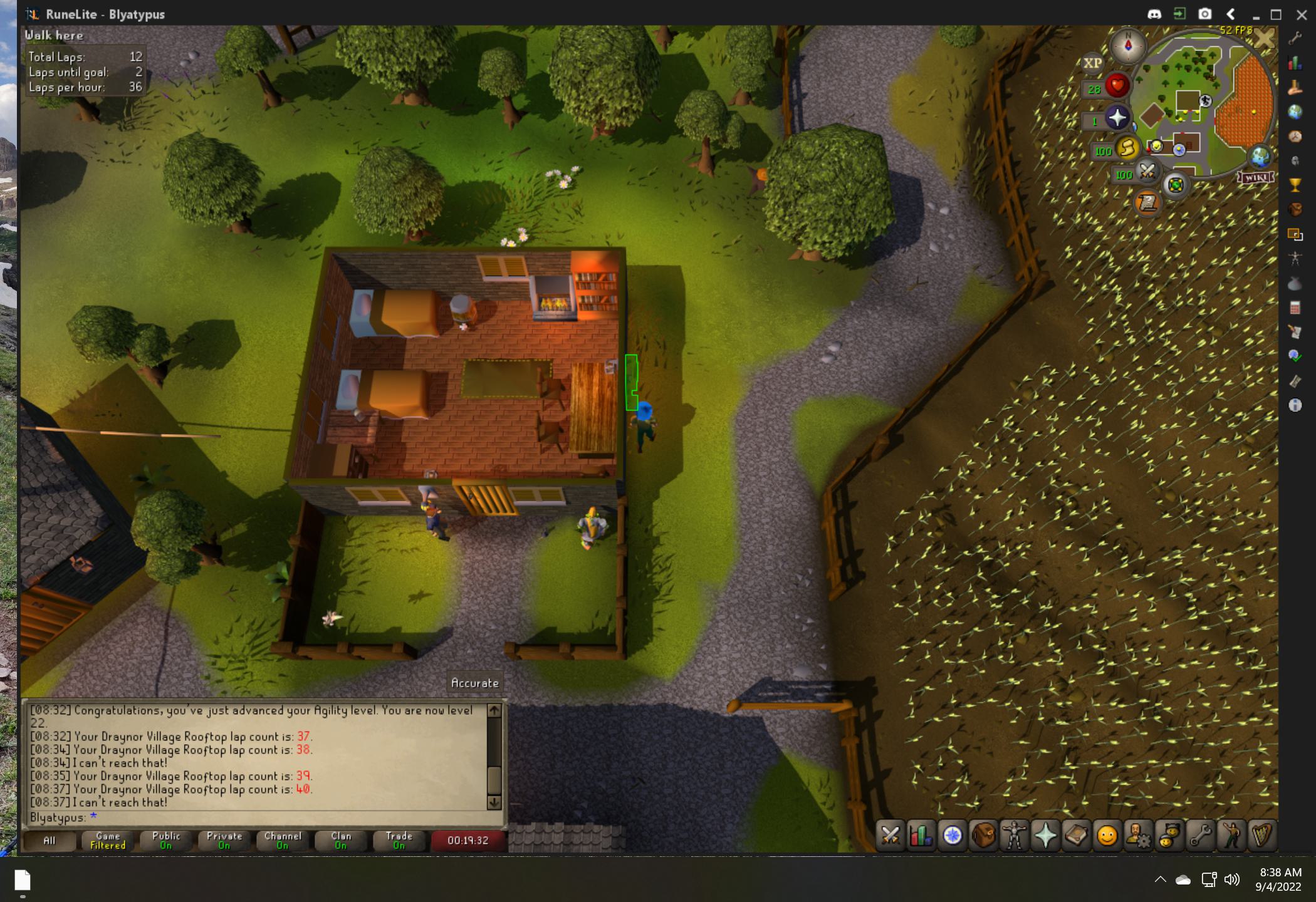Toggle the XP drops button
The width and height of the screenshot is (1316, 902).
pos(1092,63)
